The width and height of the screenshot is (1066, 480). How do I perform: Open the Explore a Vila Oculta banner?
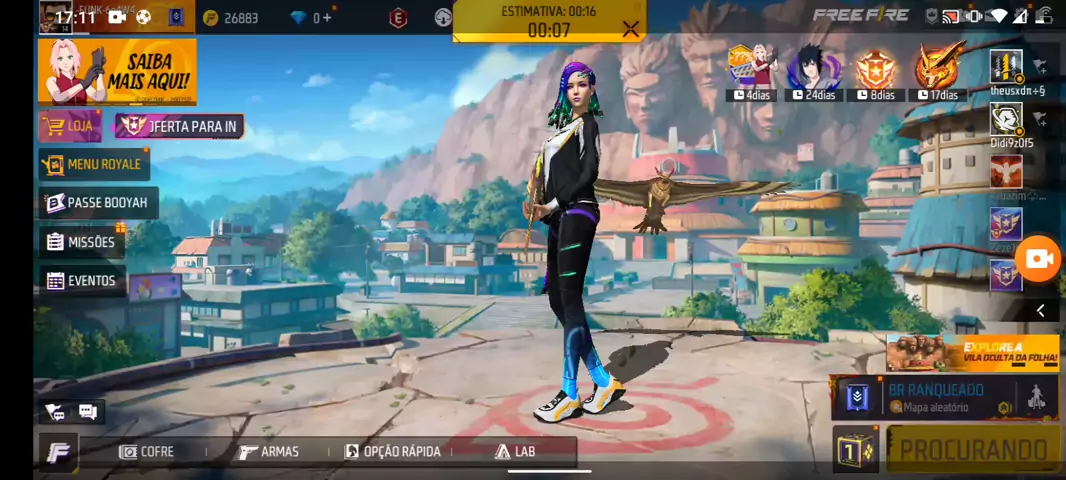pyautogui.click(x=972, y=353)
